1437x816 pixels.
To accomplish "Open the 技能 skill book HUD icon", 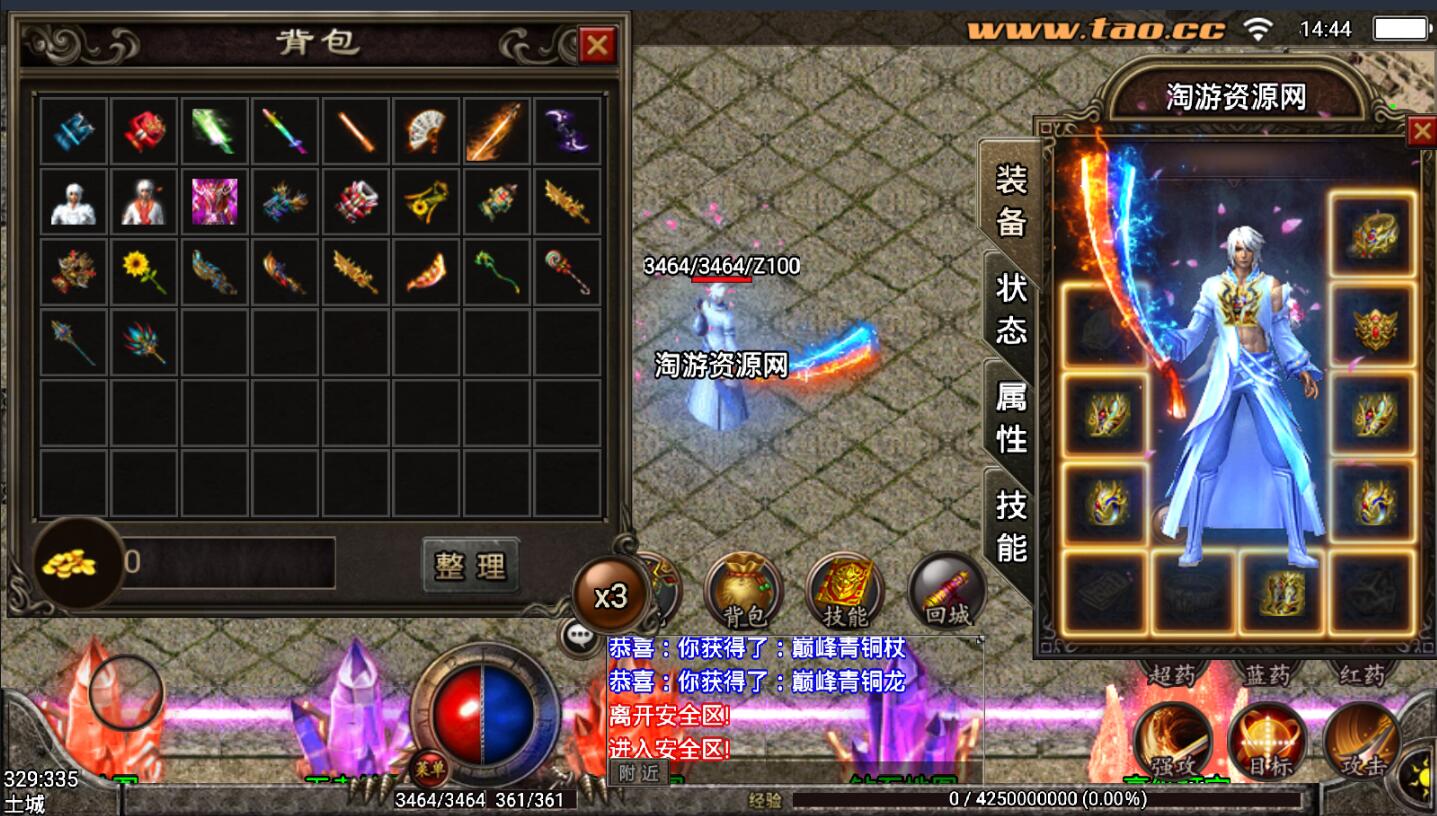I will coord(845,591).
